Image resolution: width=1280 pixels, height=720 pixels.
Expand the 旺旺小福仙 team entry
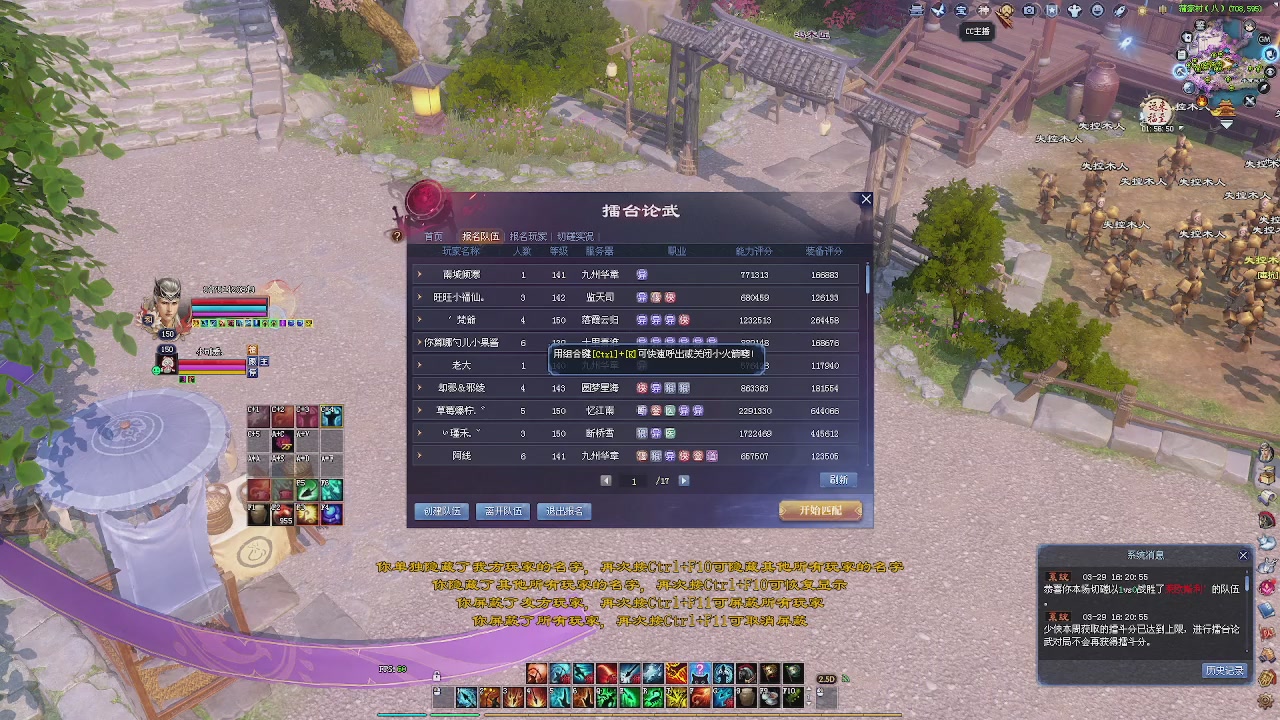[x=419, y=297]
